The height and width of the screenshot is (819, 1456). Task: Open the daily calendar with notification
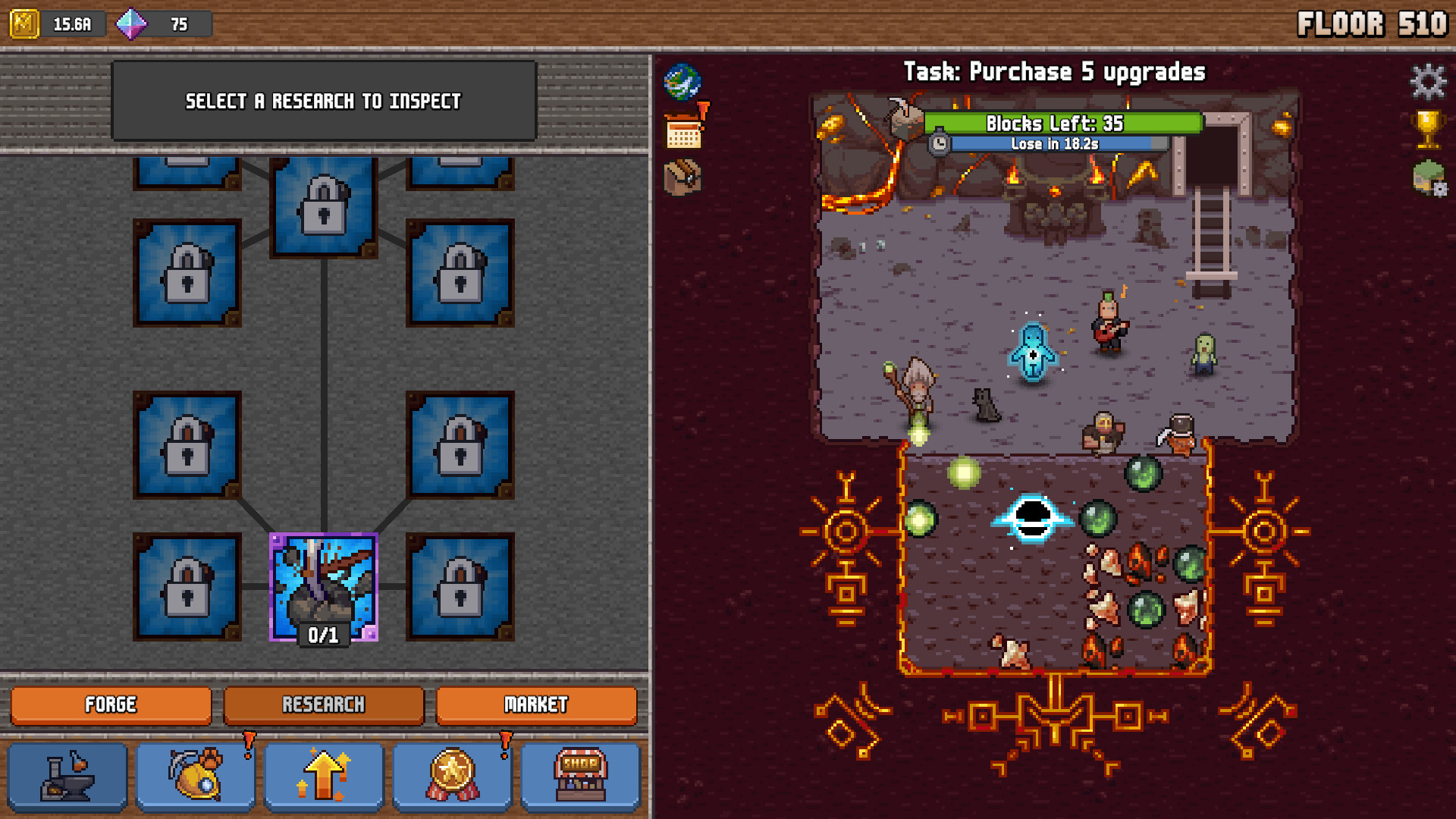click(683, 129)
